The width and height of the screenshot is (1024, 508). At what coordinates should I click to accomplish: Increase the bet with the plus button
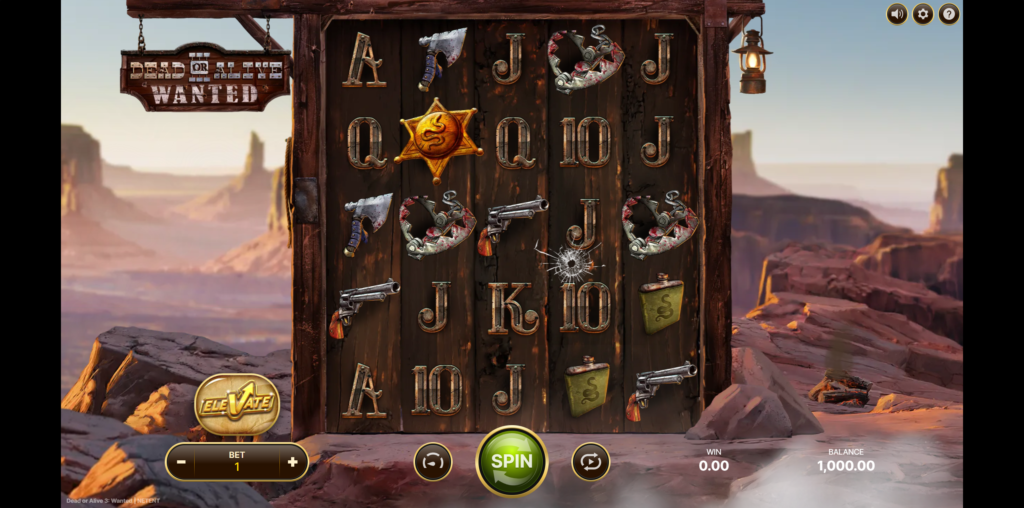pyautogui.click(x=292, y=462)
